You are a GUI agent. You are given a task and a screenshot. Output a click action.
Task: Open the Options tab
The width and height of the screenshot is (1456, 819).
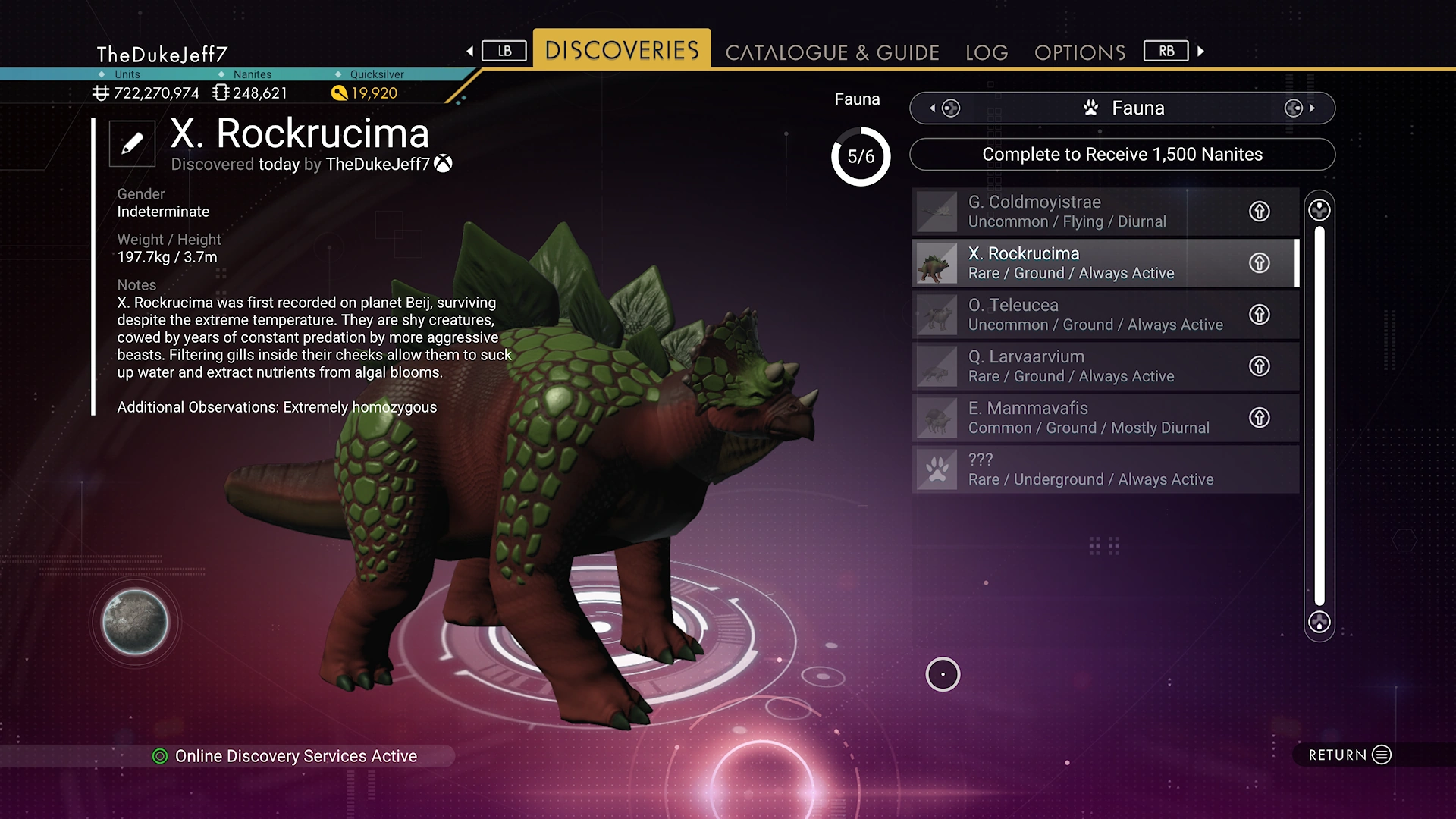[x=1080, y=52]
